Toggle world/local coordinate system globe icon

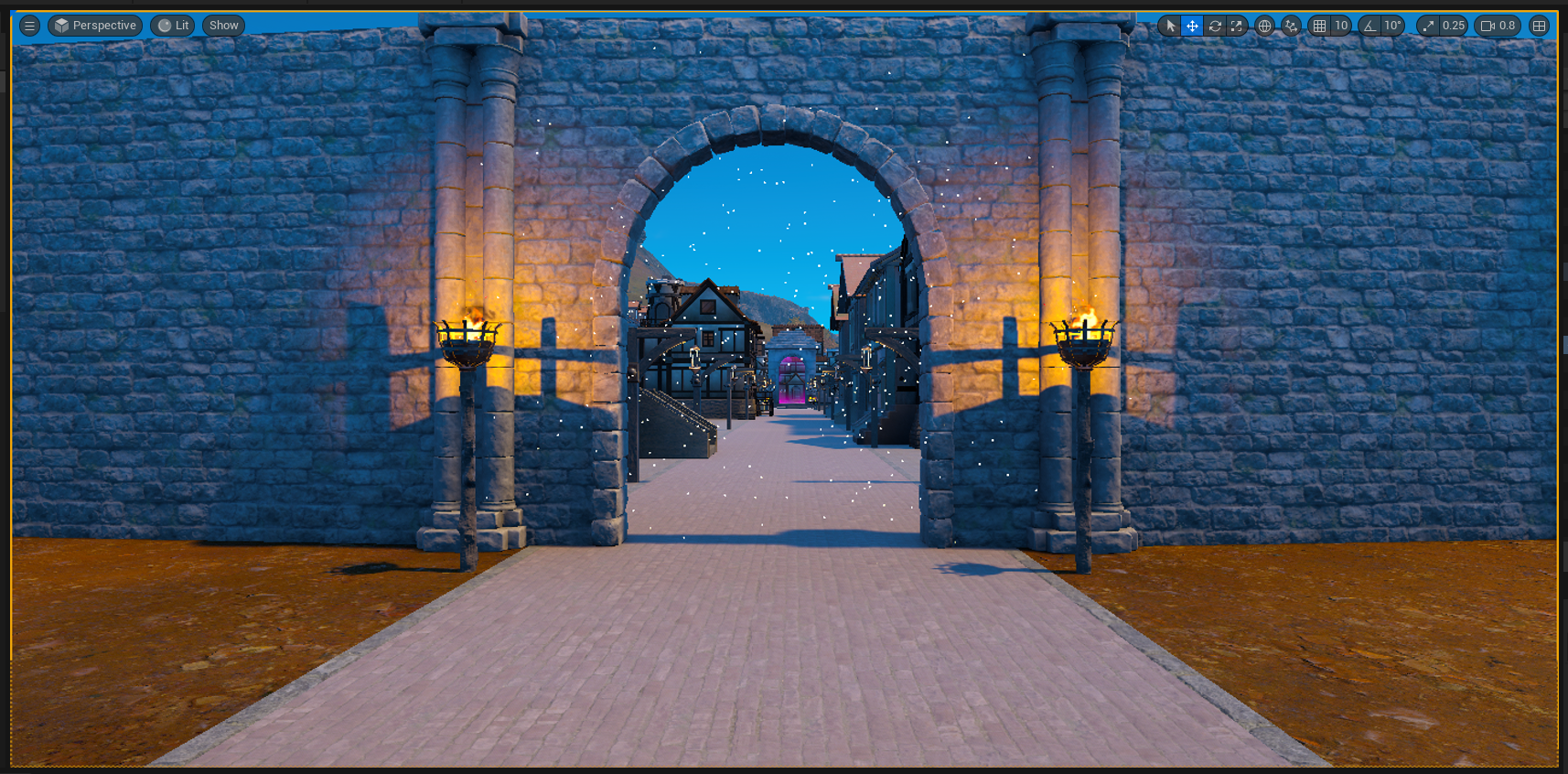click(x=1264, y=26)
